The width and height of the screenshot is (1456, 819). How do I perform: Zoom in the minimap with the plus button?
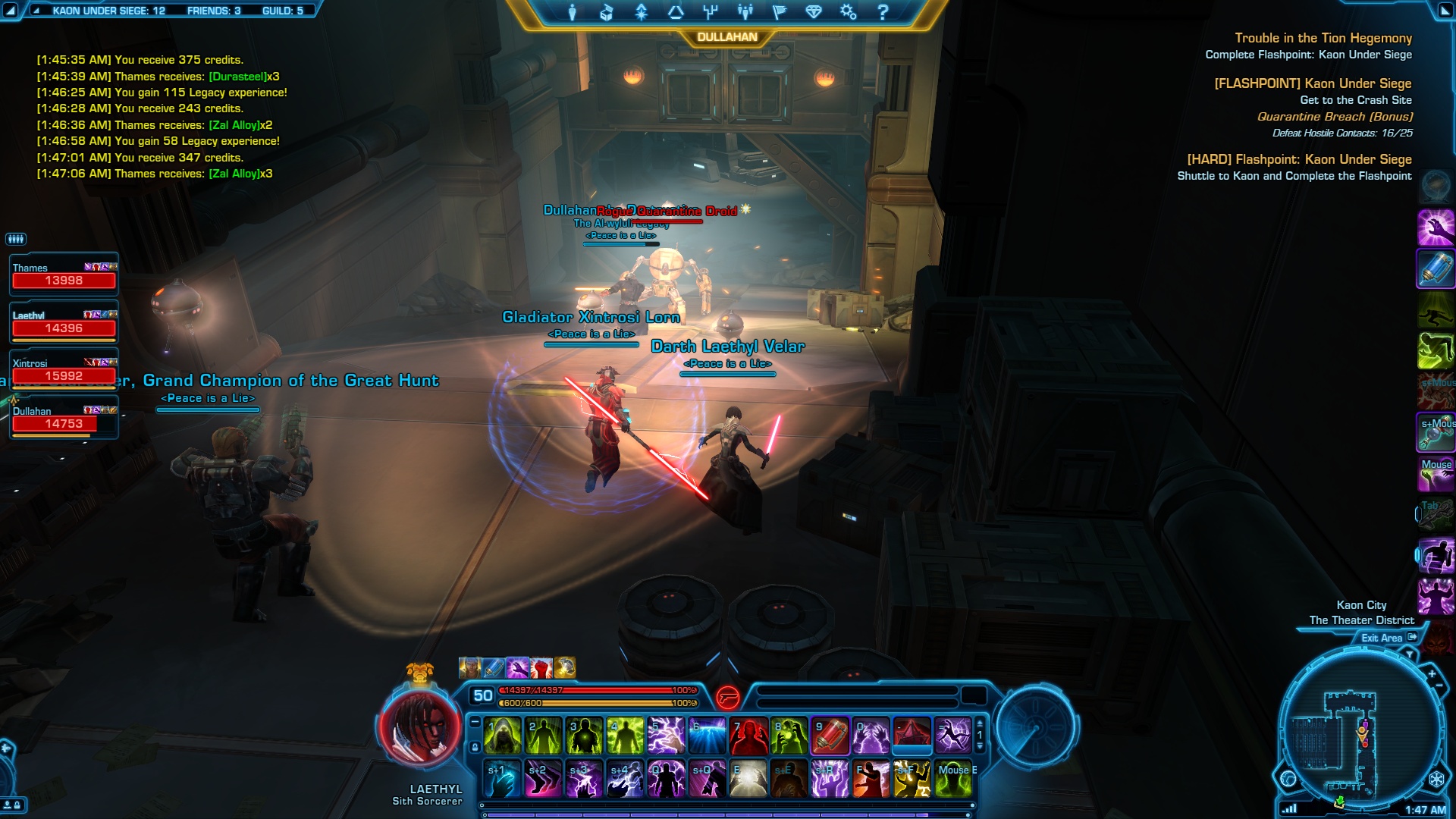1432,673
